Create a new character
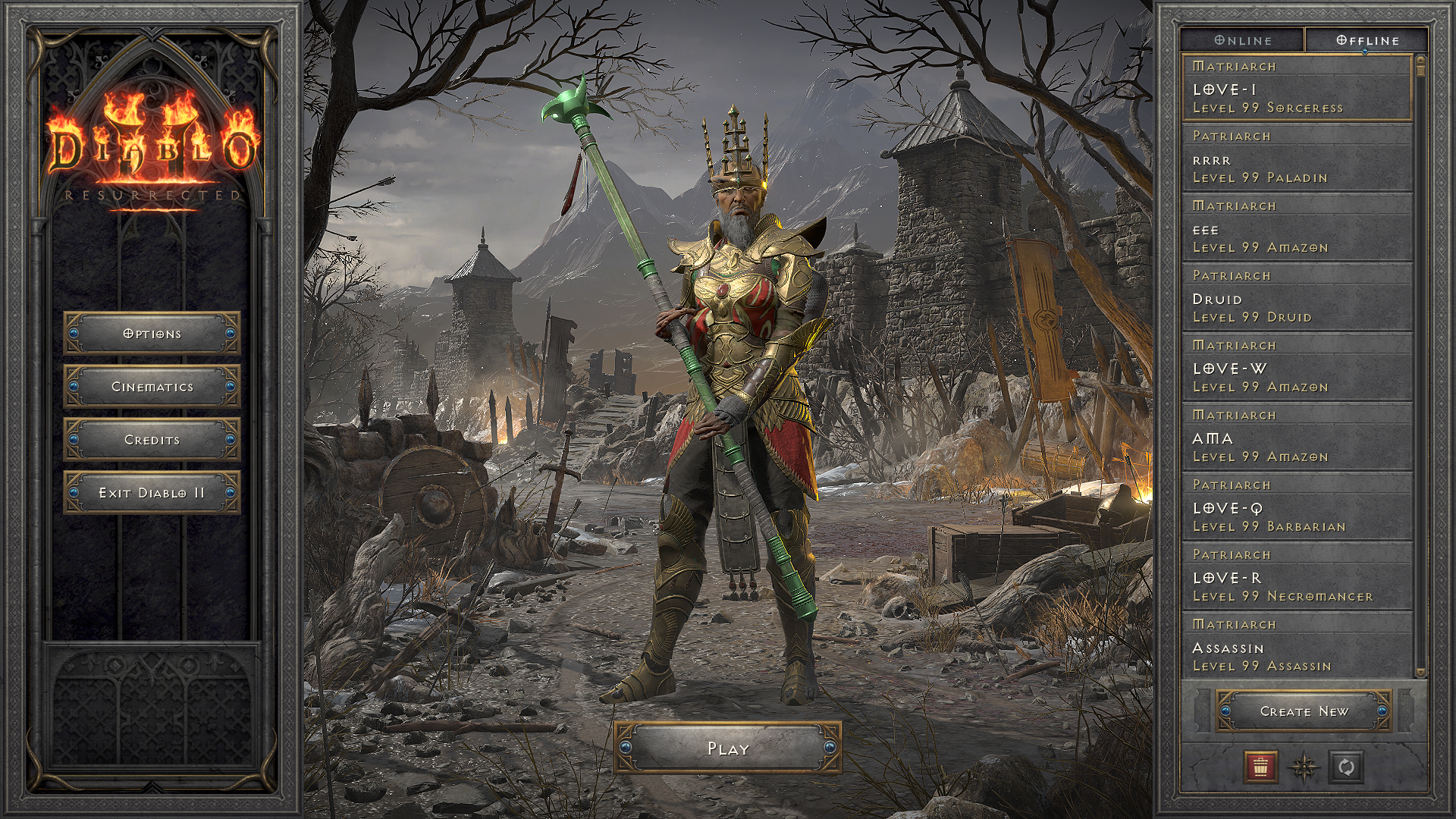1456x819 pixels. coord(1304,711)
